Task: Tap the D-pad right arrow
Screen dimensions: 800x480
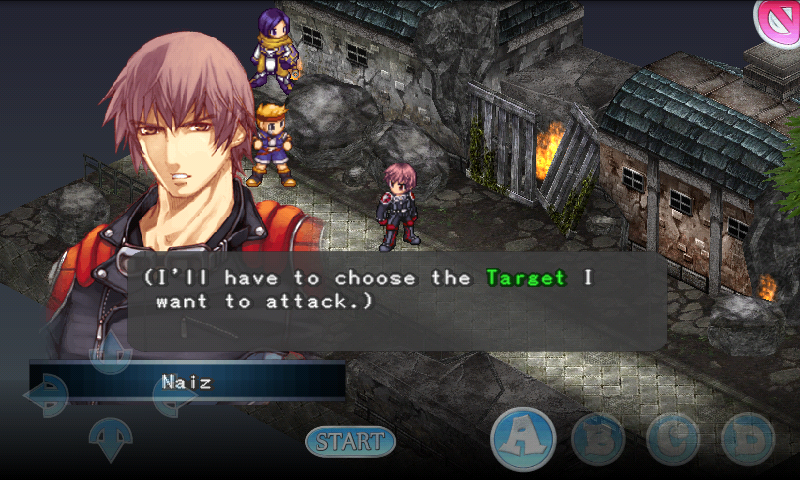Action: point(174,395)
